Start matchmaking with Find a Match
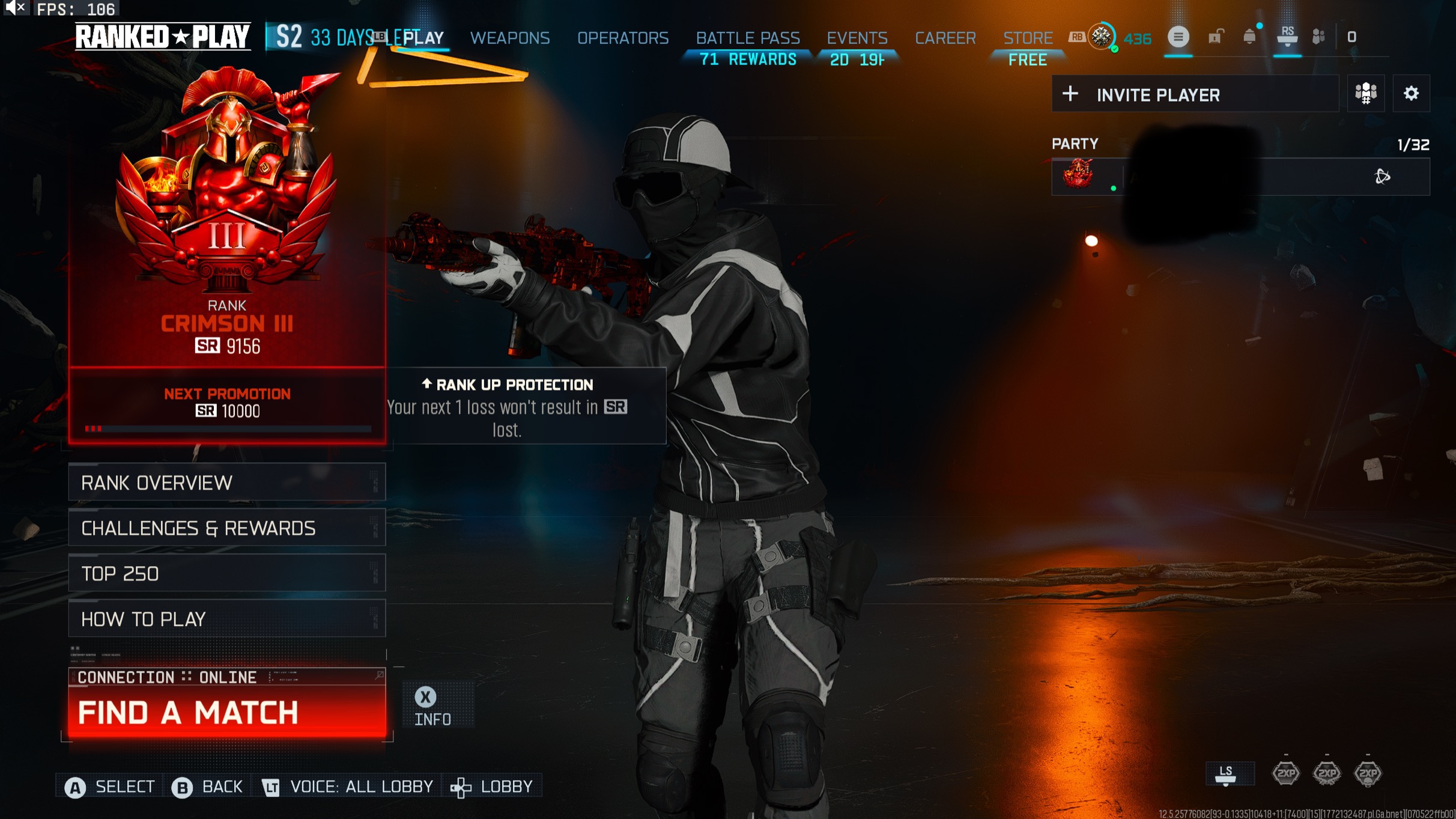 pos(226,713)
